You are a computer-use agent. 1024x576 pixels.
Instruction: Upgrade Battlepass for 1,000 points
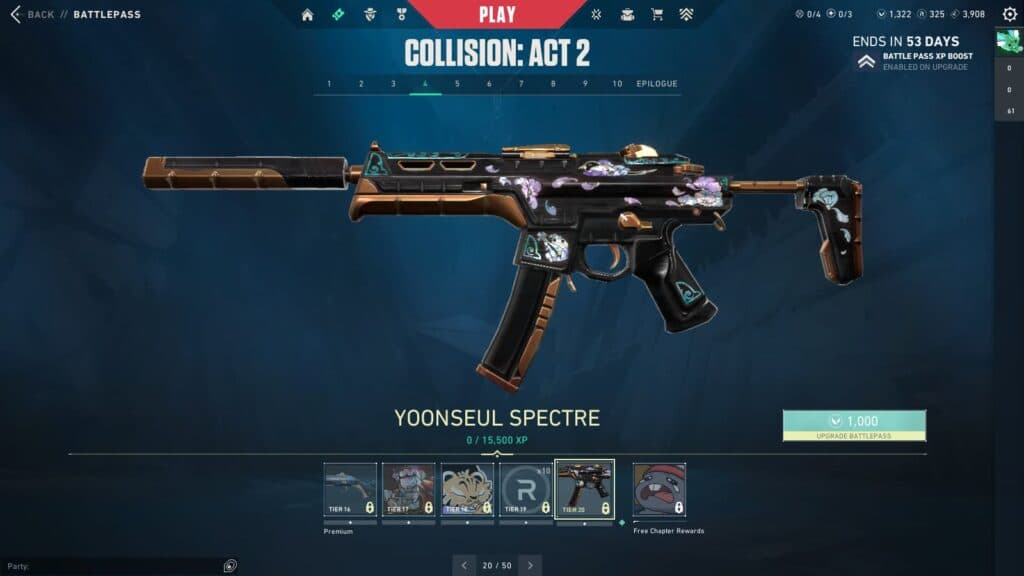click(854, 425)
